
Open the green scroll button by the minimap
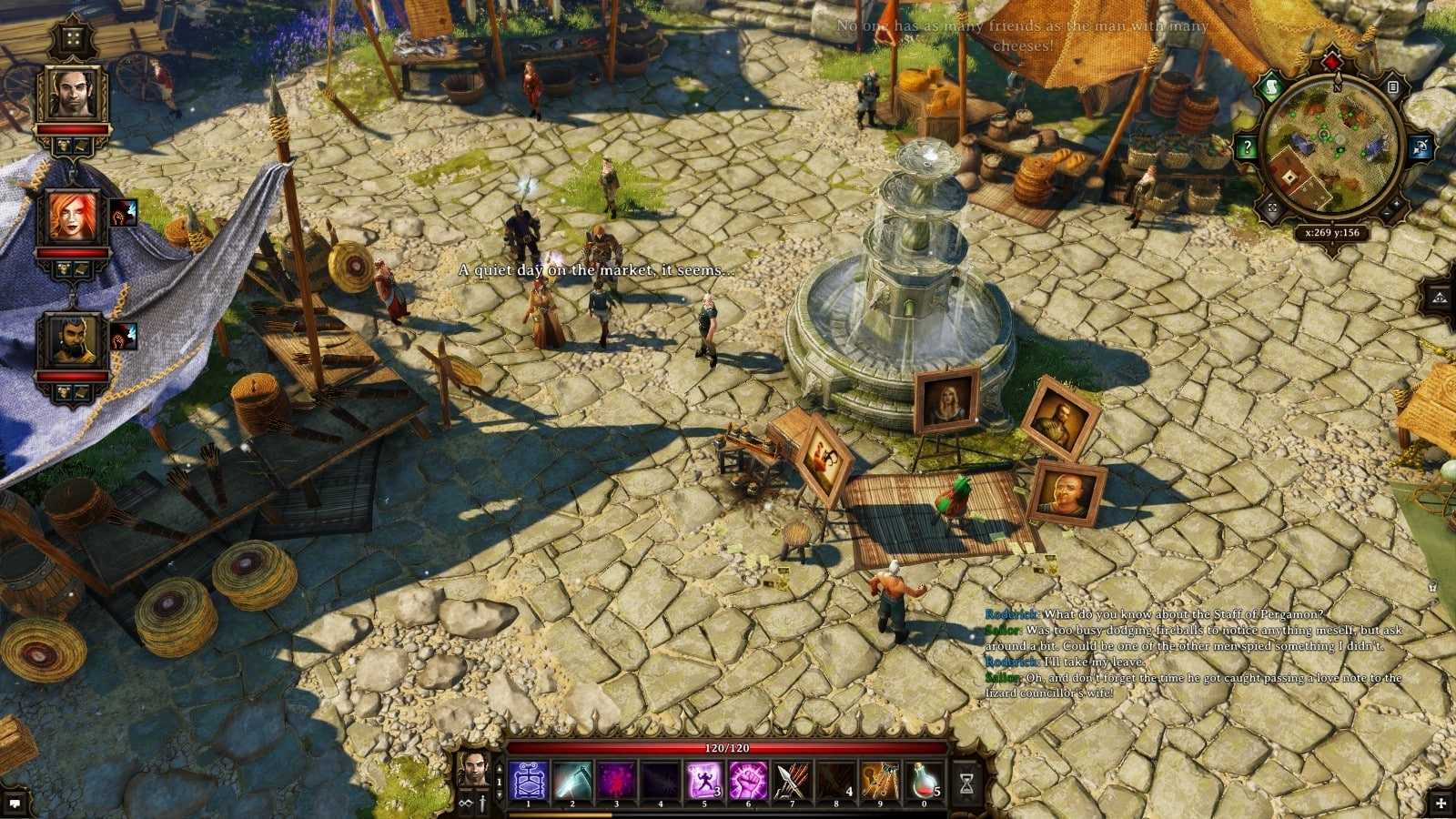click(x=1271, y=88)
